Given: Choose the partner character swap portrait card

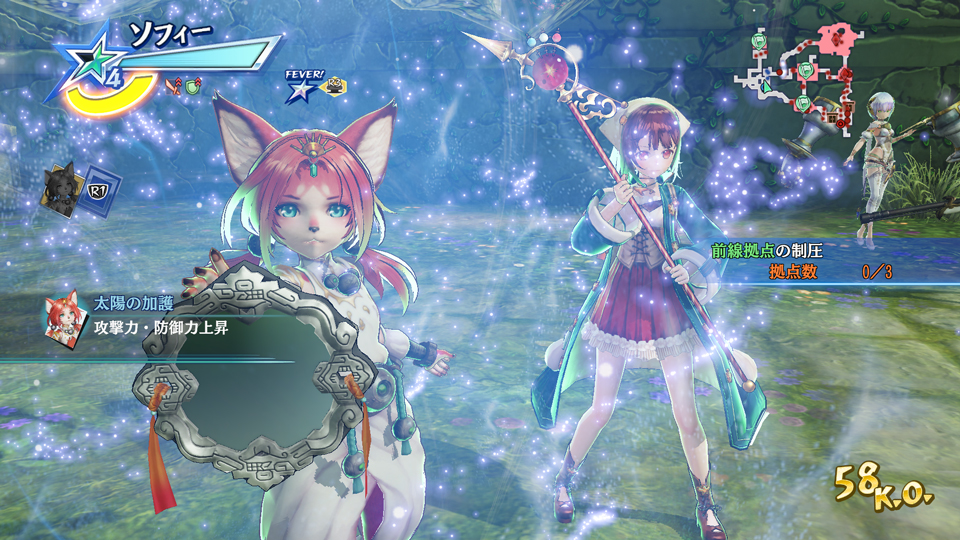Looking at the screenshot, I should click(x=61, y=190).
